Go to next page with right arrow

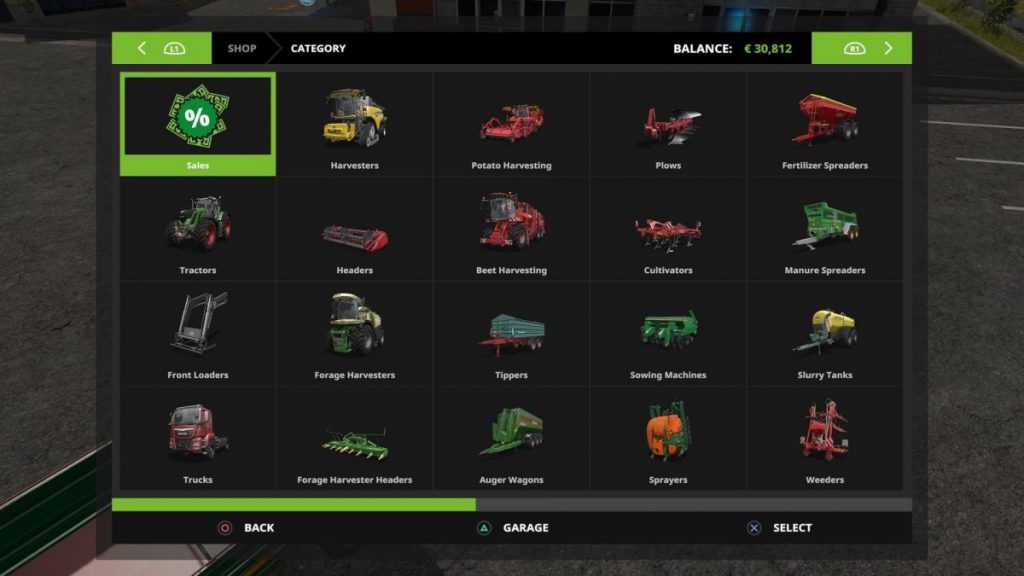(x=888, y=48)
